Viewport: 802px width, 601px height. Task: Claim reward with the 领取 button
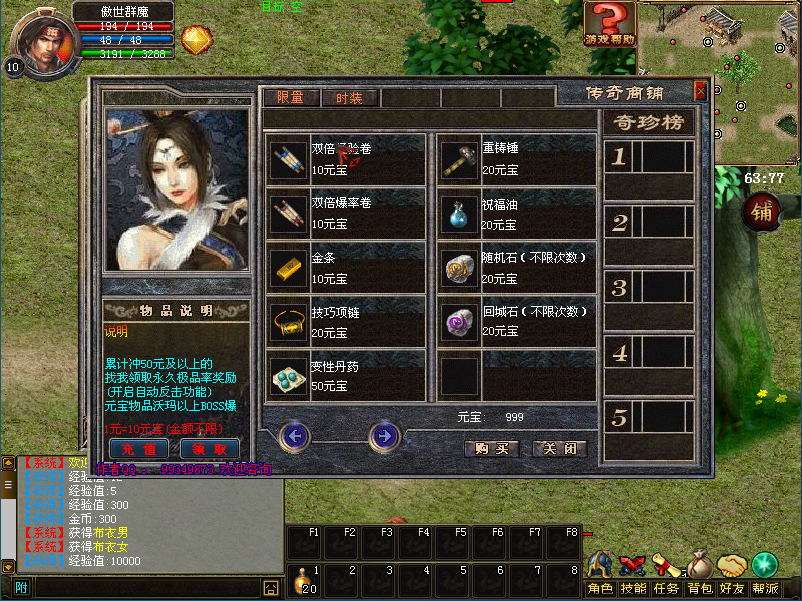[209, 448]
